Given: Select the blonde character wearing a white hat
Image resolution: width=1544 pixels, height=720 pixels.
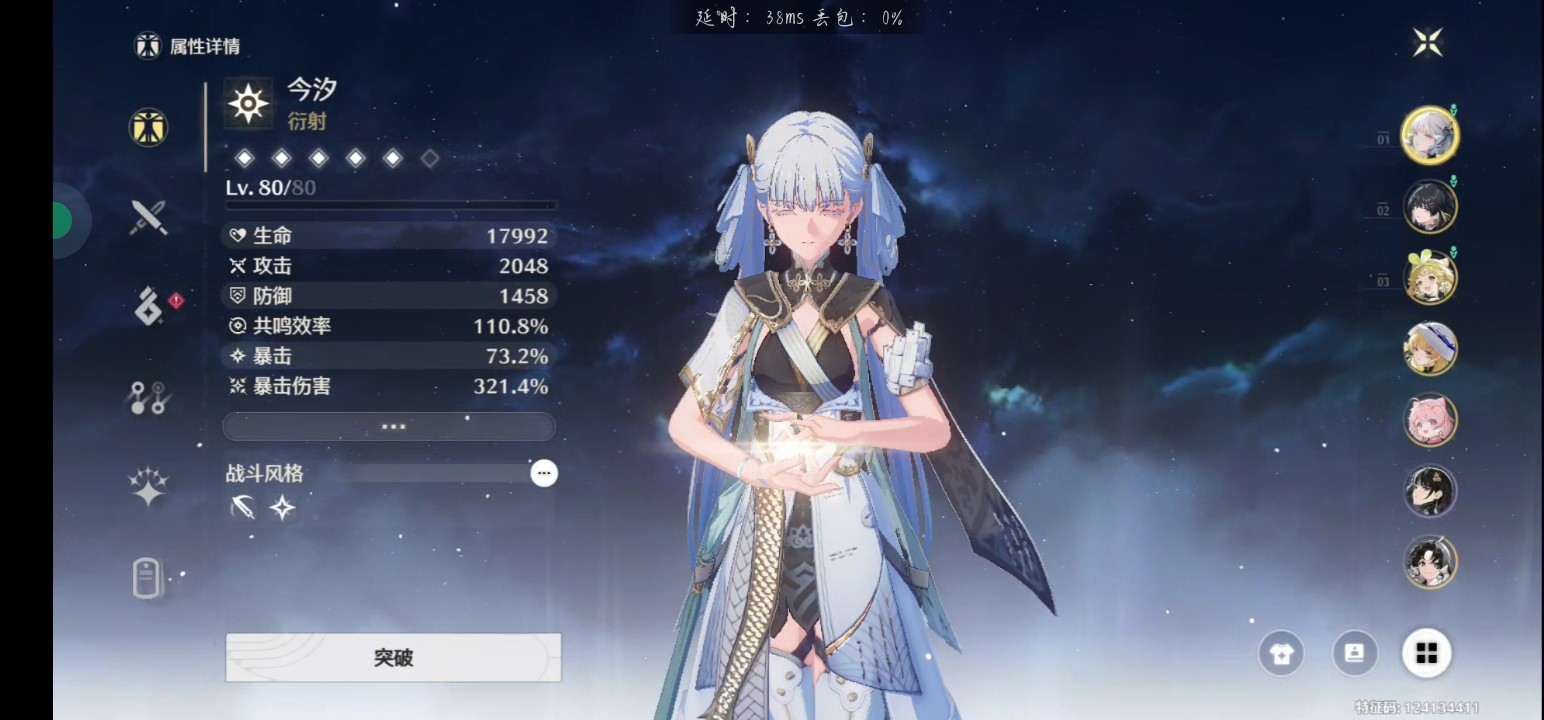Looking at the screenshot, I should [x=1429, y=349].
